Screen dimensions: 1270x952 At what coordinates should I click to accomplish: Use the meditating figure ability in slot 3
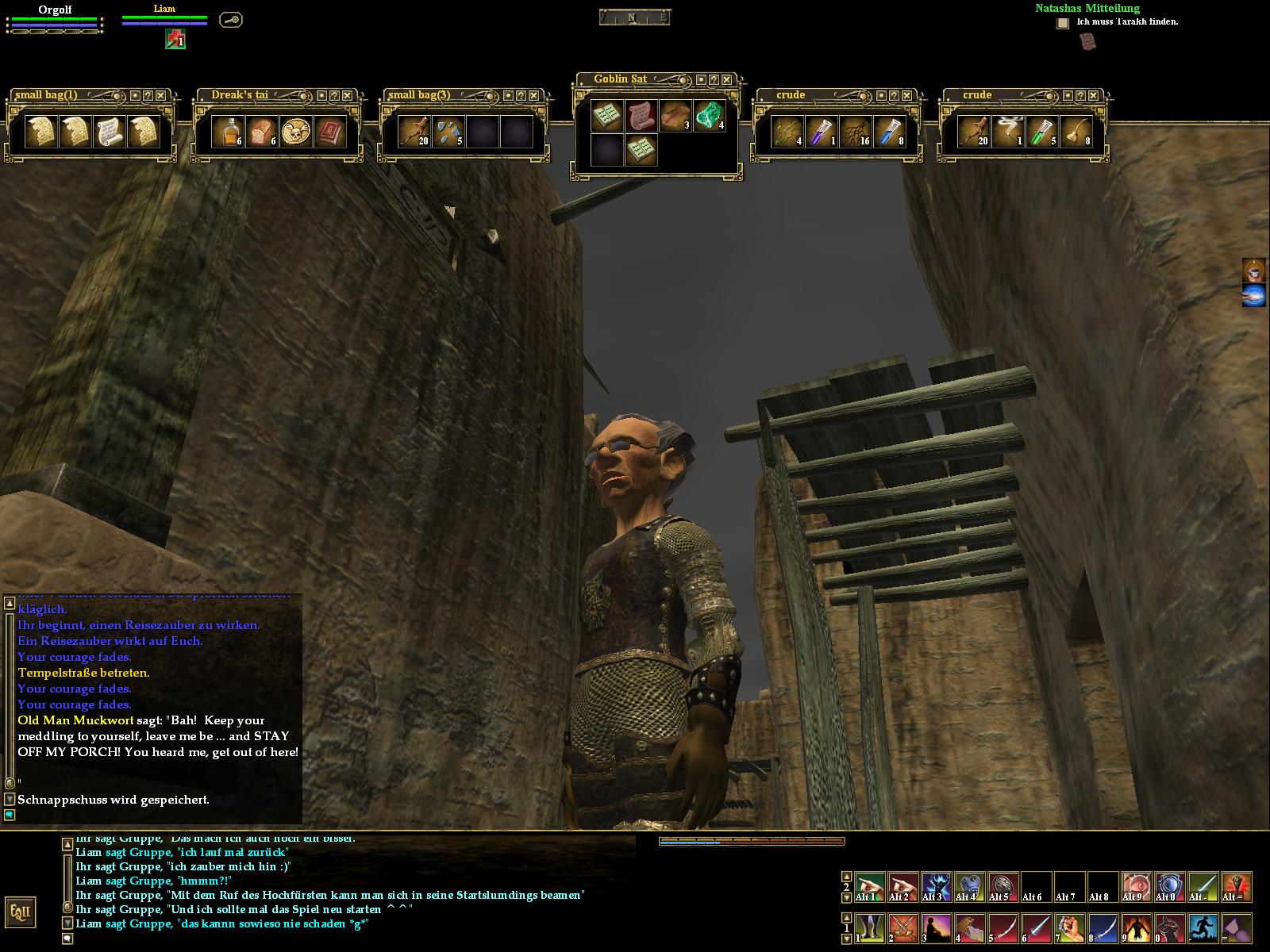(937, 927)
